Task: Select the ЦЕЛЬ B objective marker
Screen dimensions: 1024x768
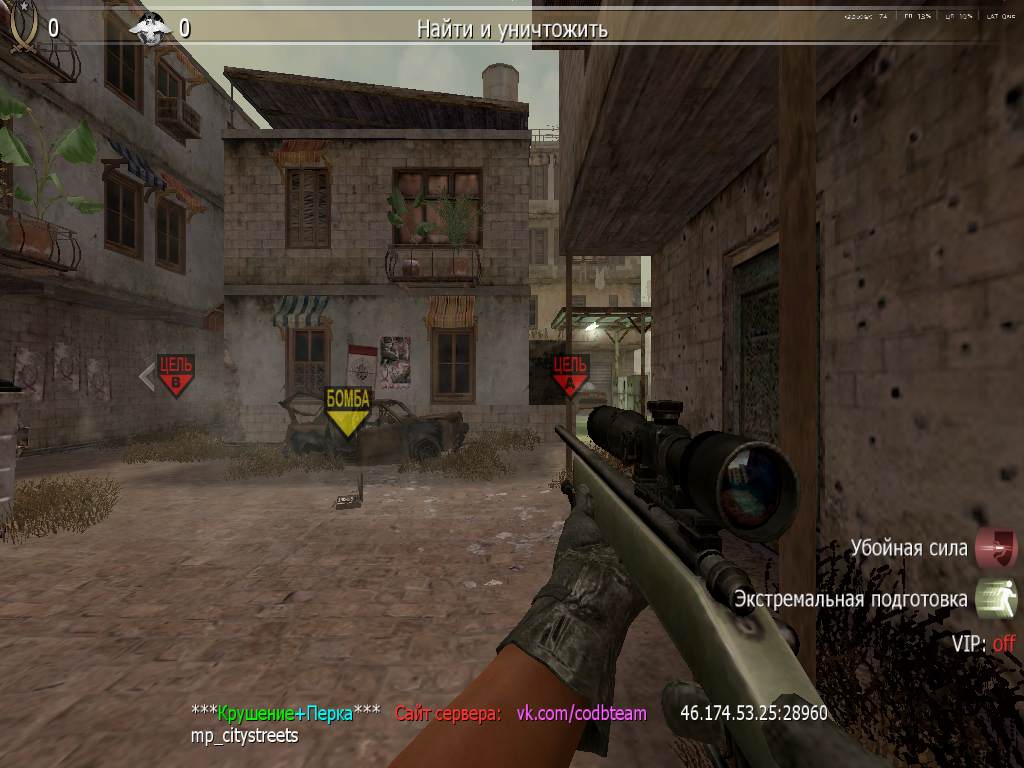Action: (175, 375)
